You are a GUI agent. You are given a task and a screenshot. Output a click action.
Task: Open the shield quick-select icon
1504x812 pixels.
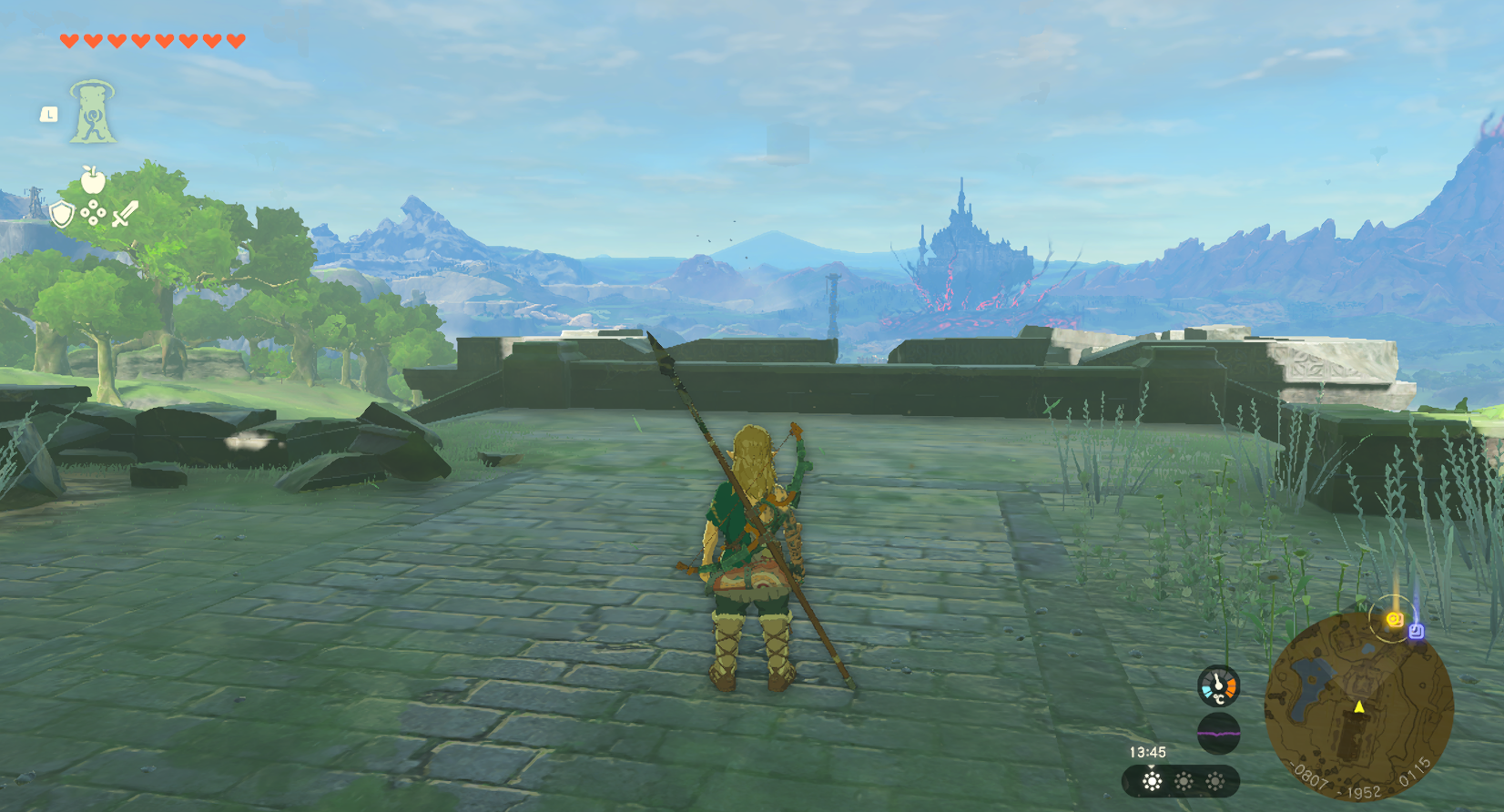(x=61, y=215)
